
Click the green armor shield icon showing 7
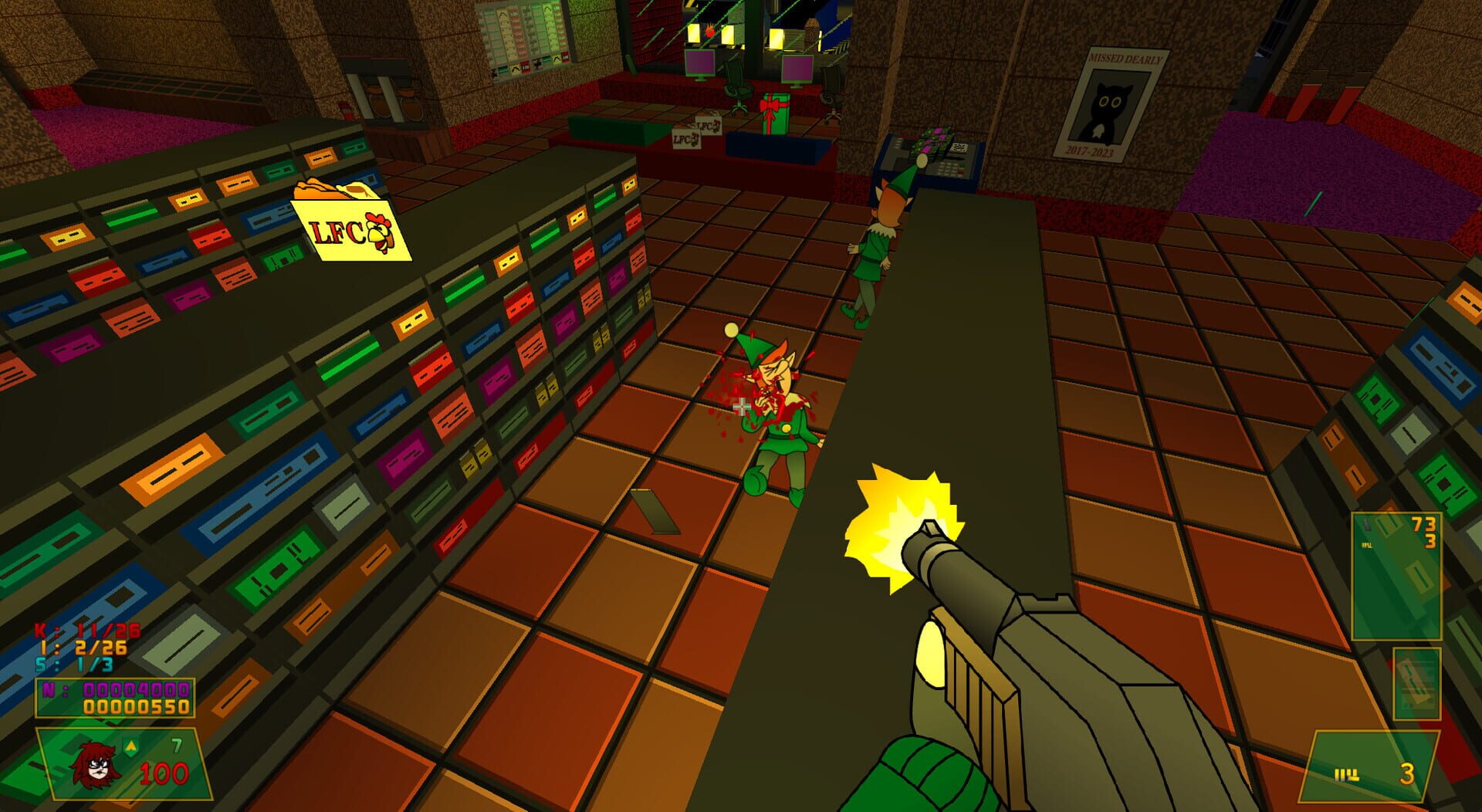tap(135, 745)
